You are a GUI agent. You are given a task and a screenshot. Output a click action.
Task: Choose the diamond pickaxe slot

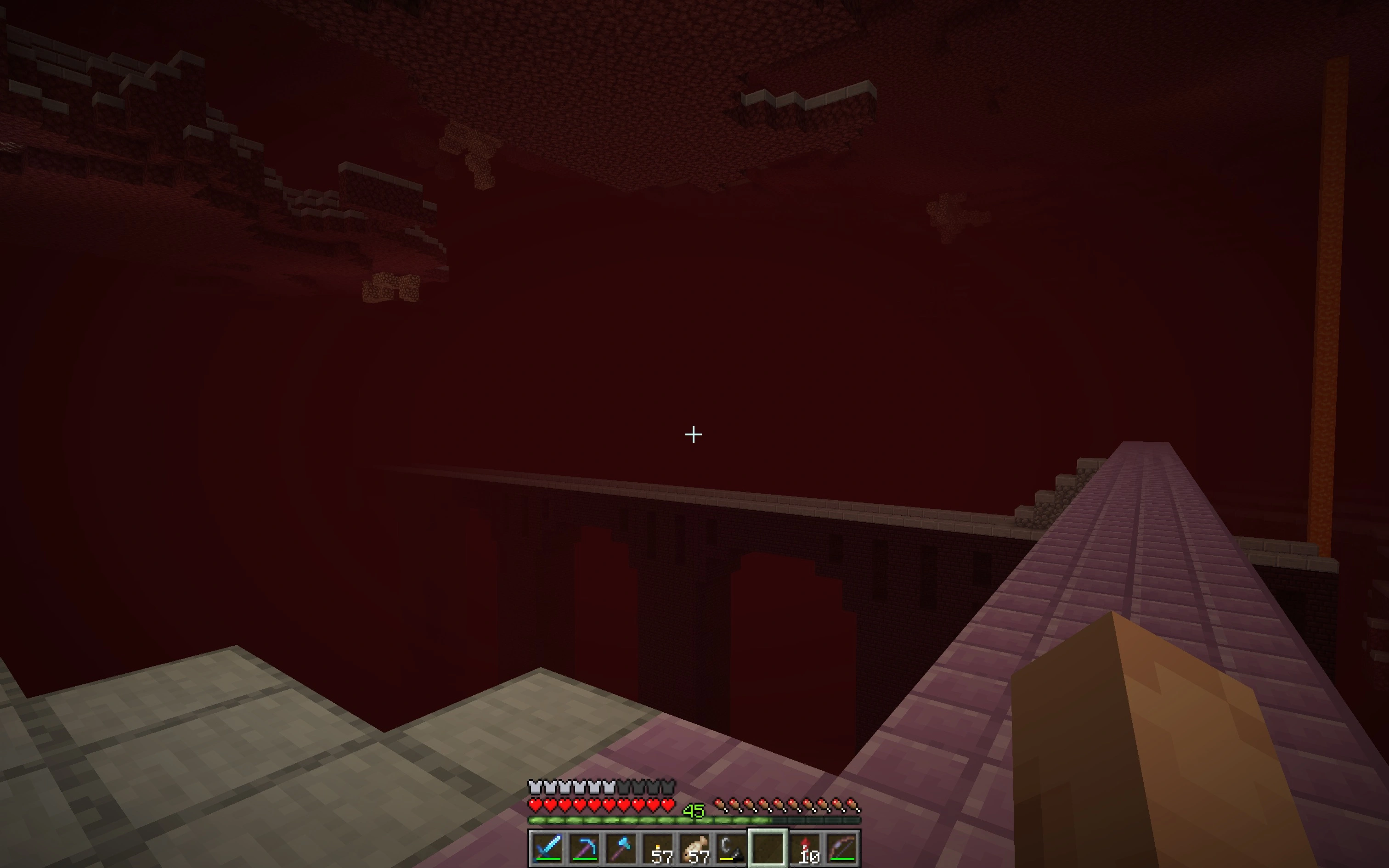[584, 847]
